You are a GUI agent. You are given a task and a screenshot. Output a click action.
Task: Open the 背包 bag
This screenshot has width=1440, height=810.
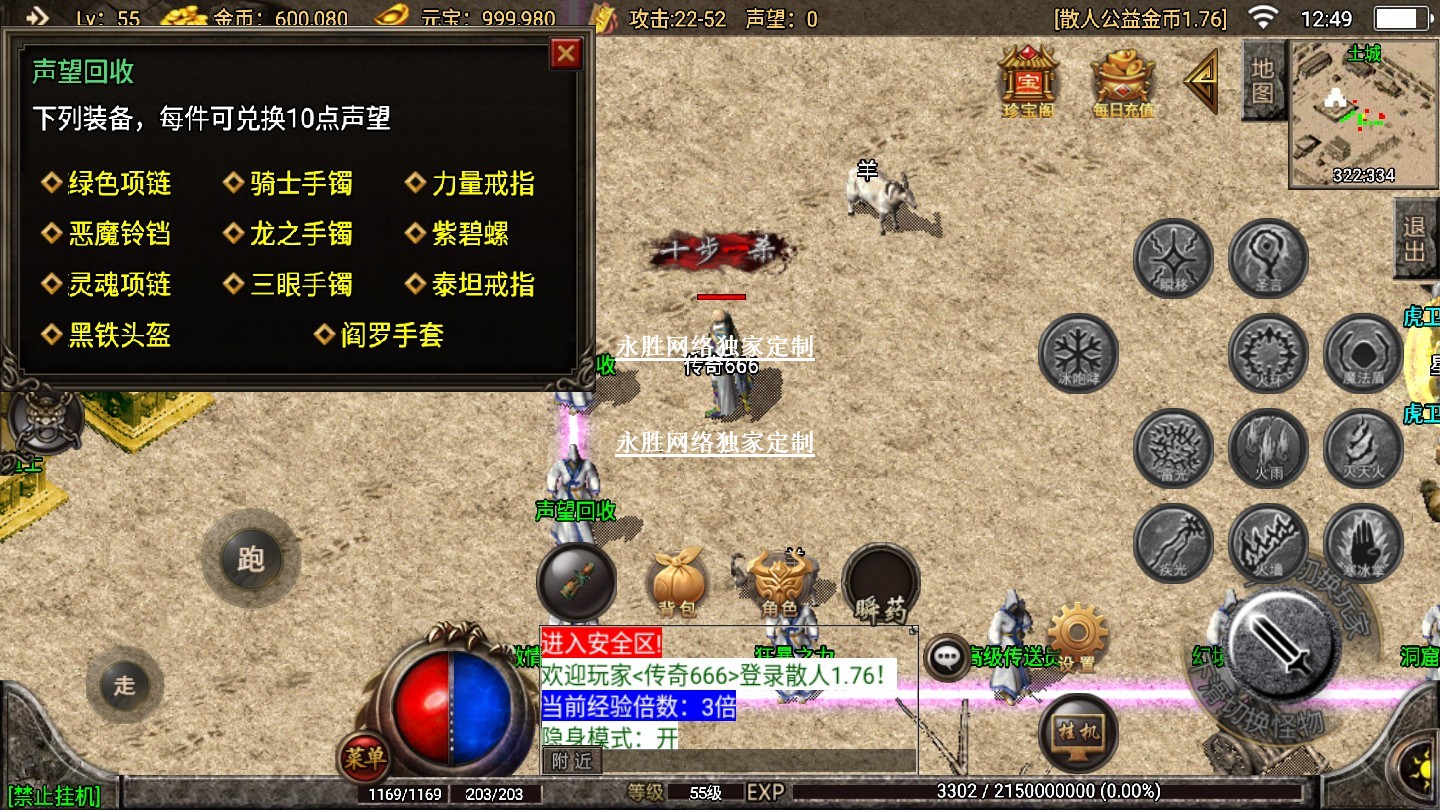coord(677,582)
